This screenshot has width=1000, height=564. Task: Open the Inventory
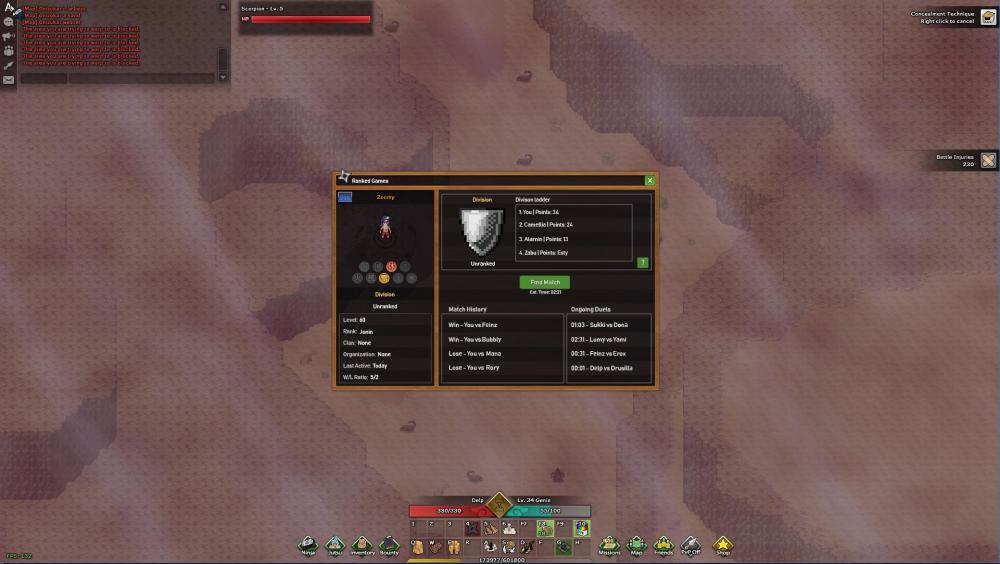362,545
